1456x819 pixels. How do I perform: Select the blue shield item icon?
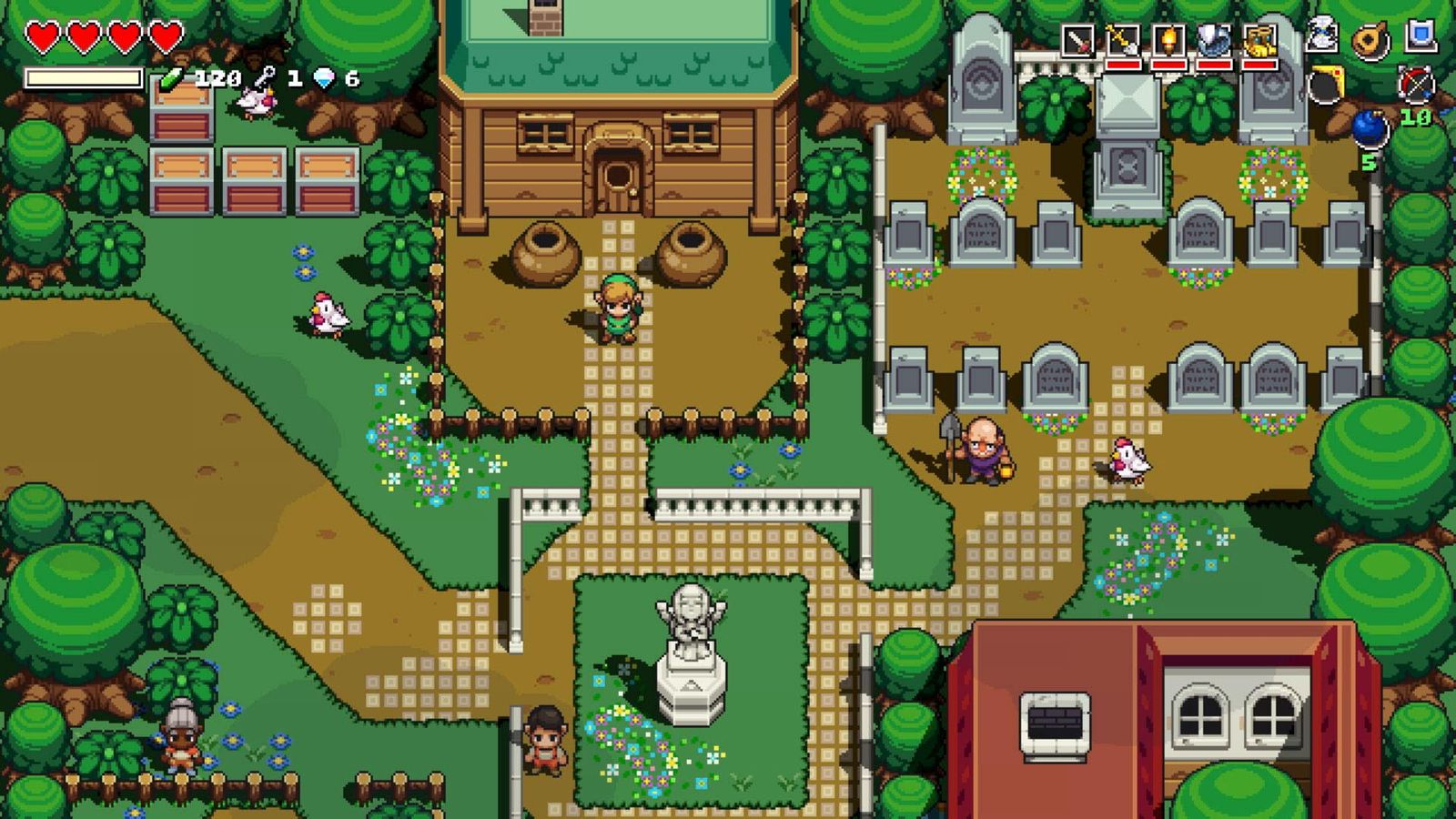pos(1420,36)
